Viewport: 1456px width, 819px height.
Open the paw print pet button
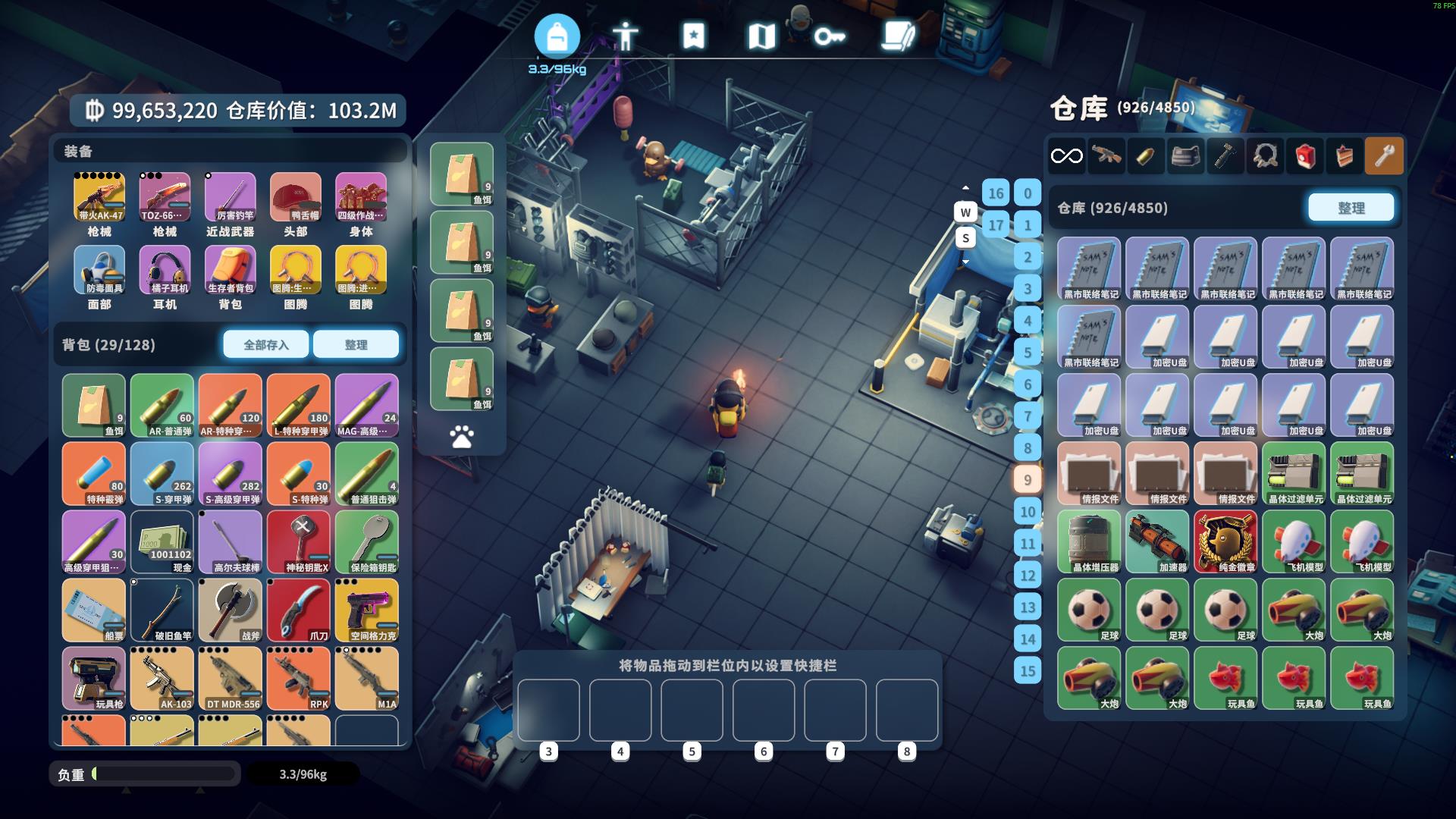point(461,437)
